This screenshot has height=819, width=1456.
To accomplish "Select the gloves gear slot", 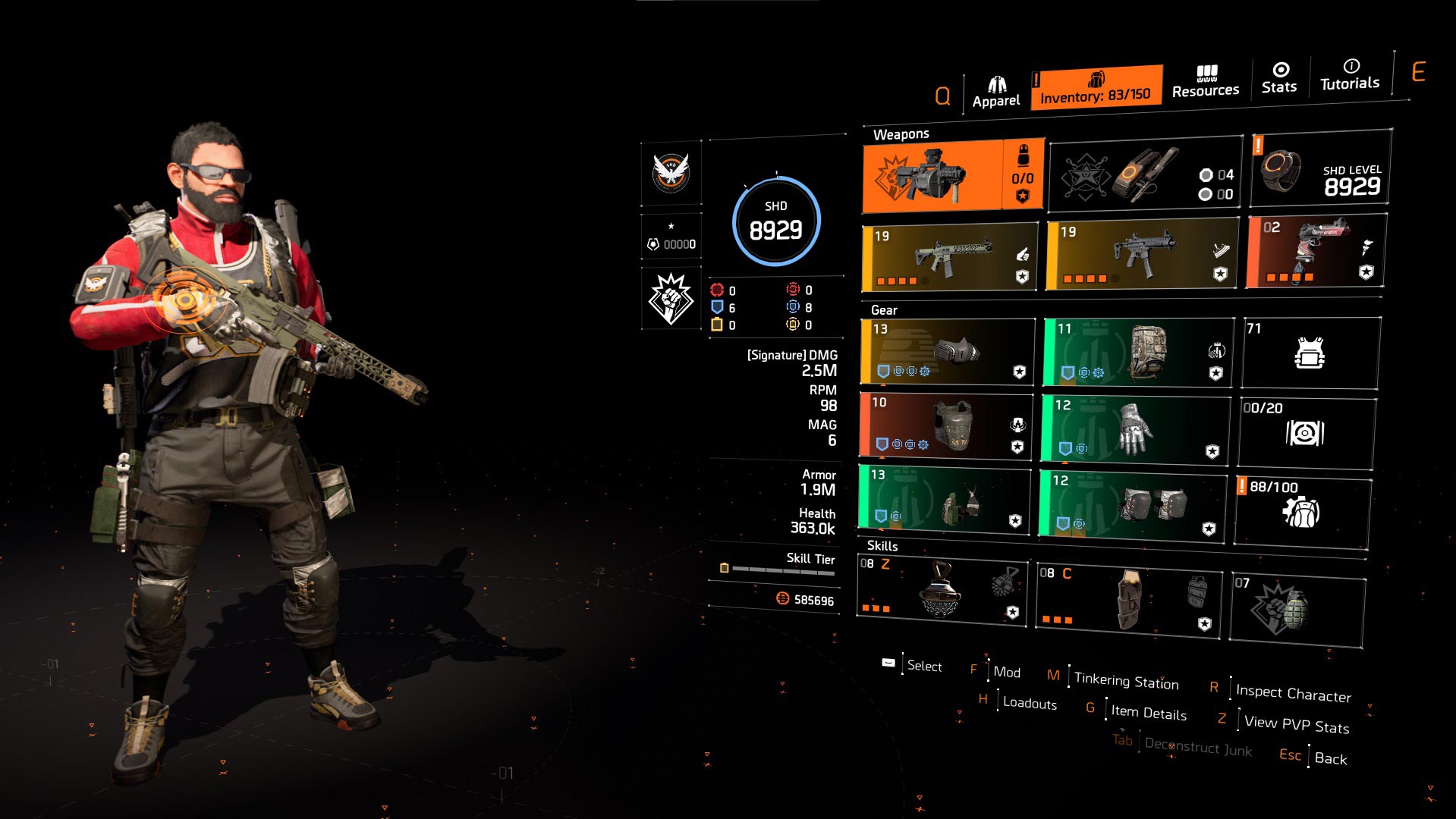I will (1134, 429).
